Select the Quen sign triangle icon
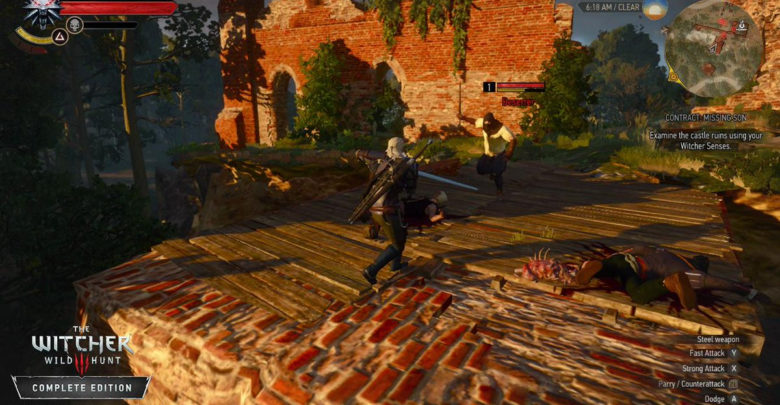The width and height of the screenshot is (780, 405). tap(58, 38)
